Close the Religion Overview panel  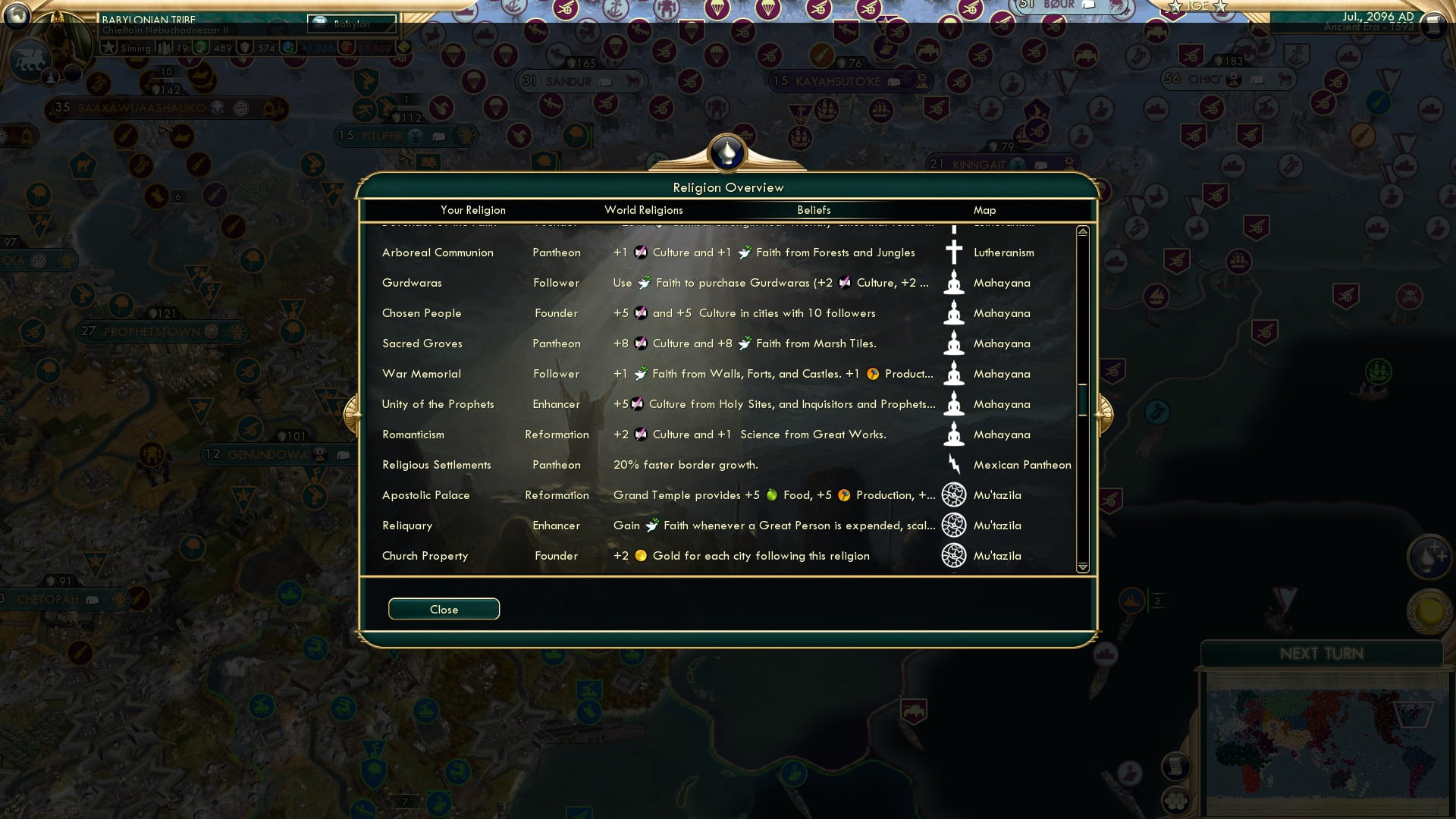coord(444,609)
